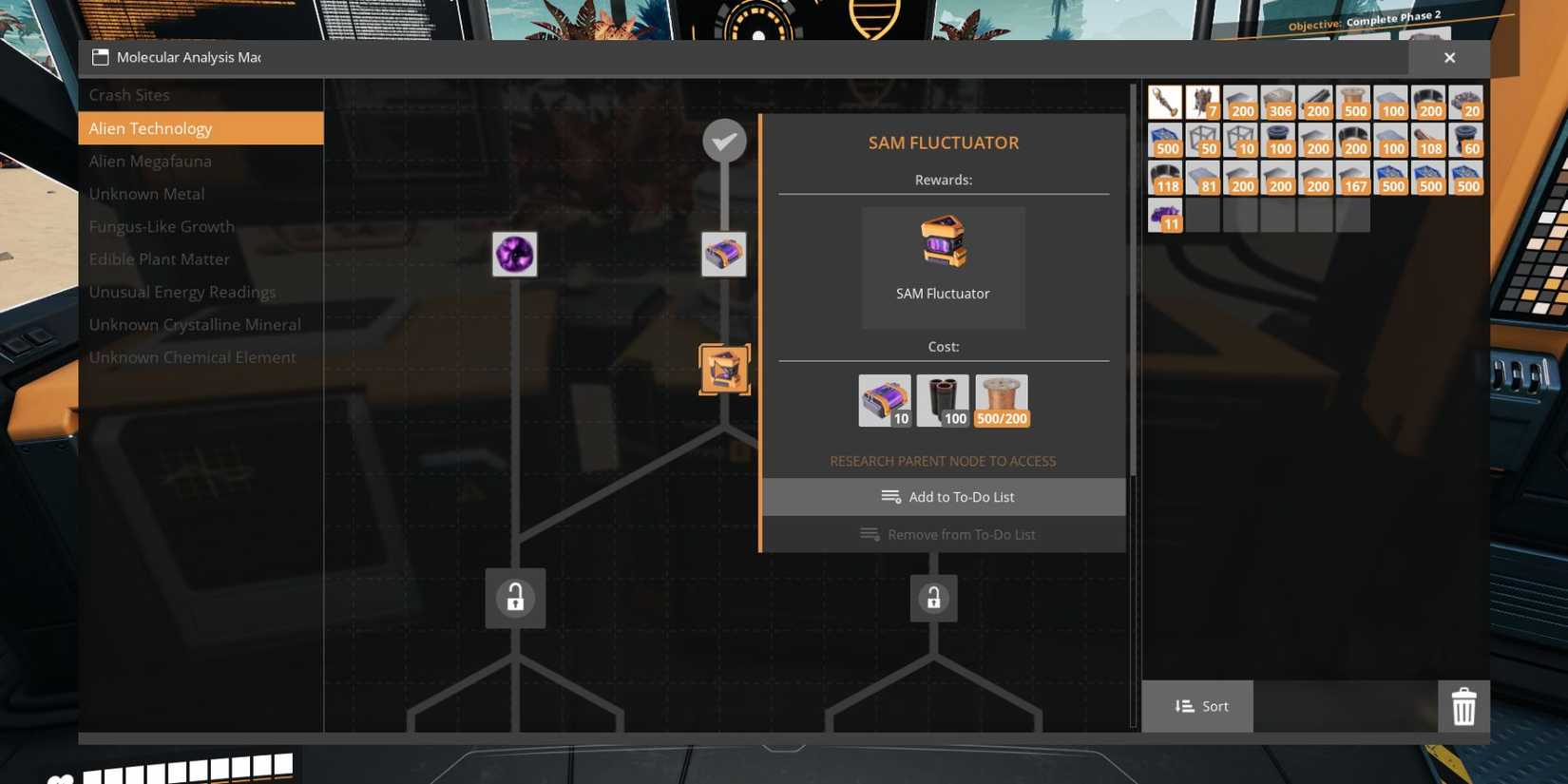The height and width of the screenshot is (784, 1568).
Task: Click the trash can icon in the inventory panel
Action: coord(1463,706)
